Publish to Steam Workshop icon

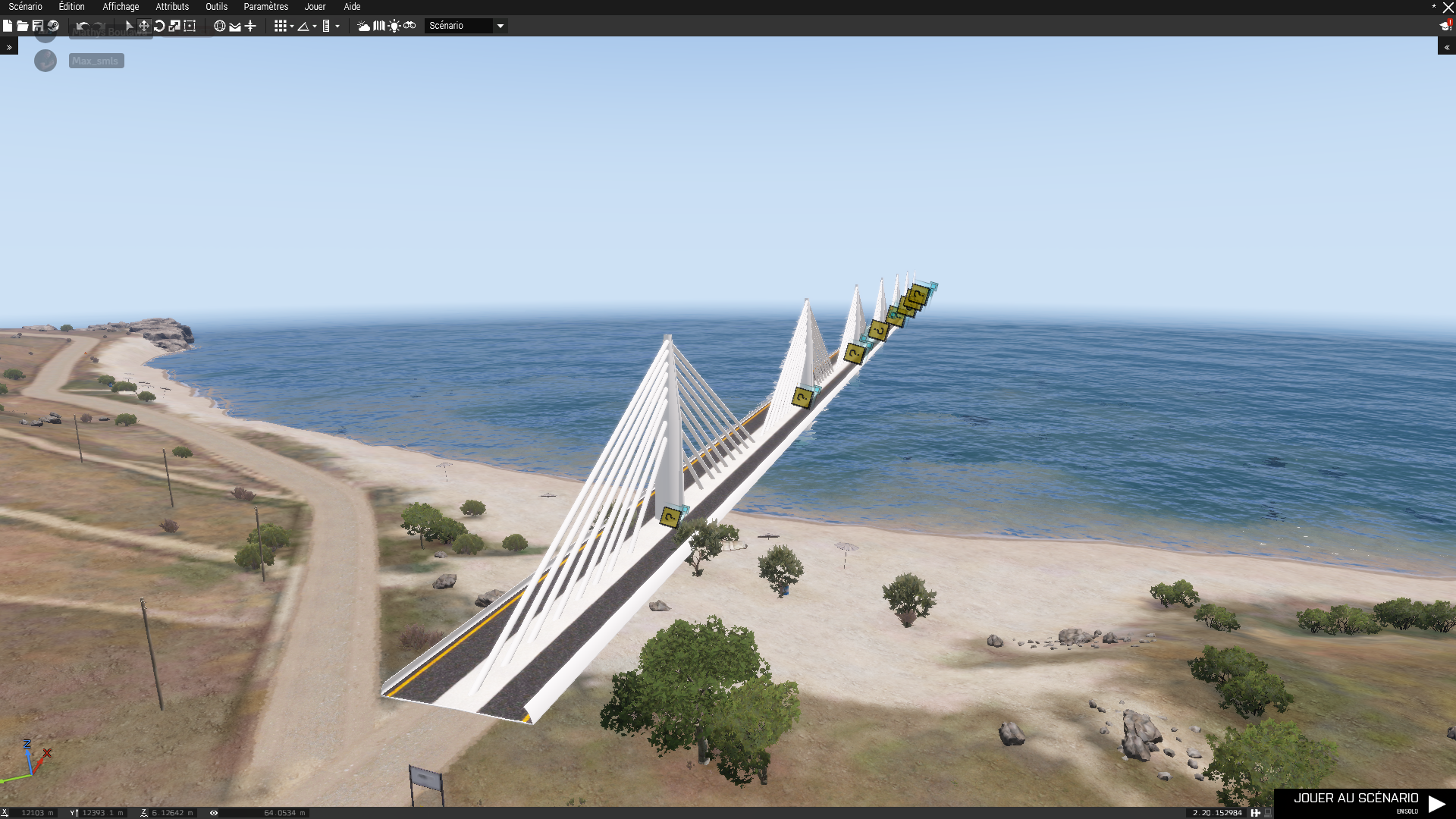coord(53,26)
